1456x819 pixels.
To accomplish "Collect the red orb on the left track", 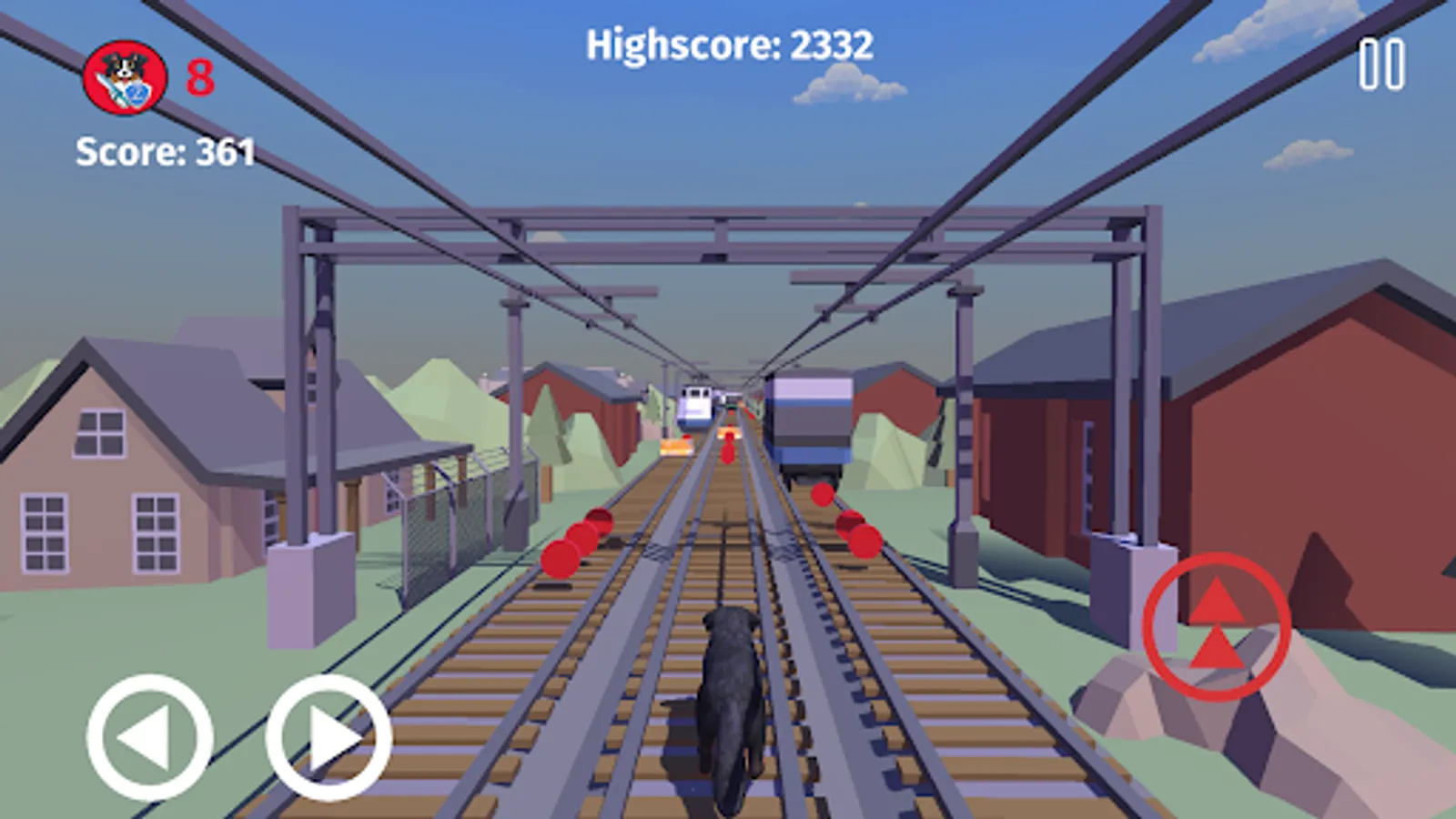I will (568, 546).
